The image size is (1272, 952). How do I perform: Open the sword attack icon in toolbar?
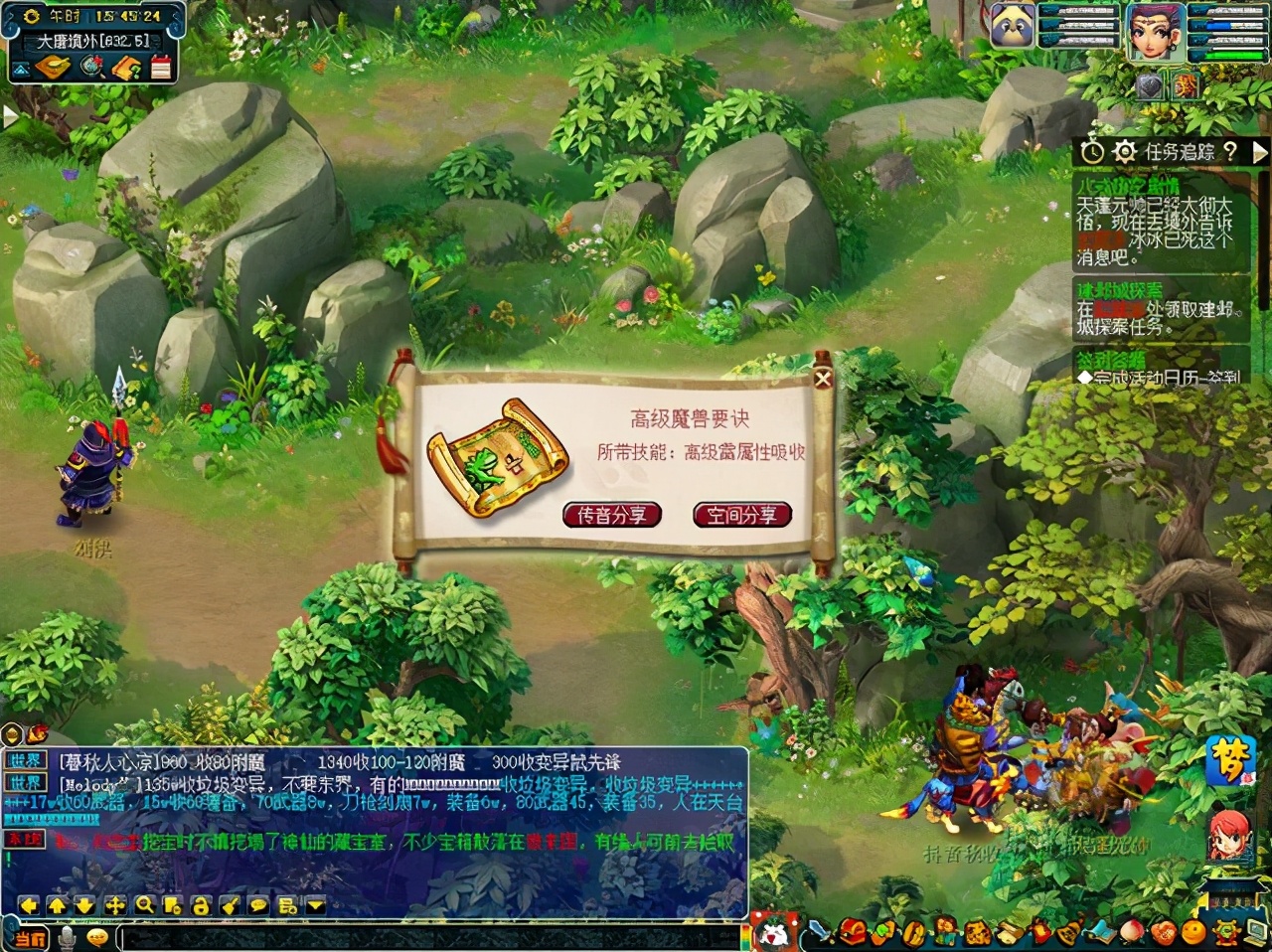818,932
